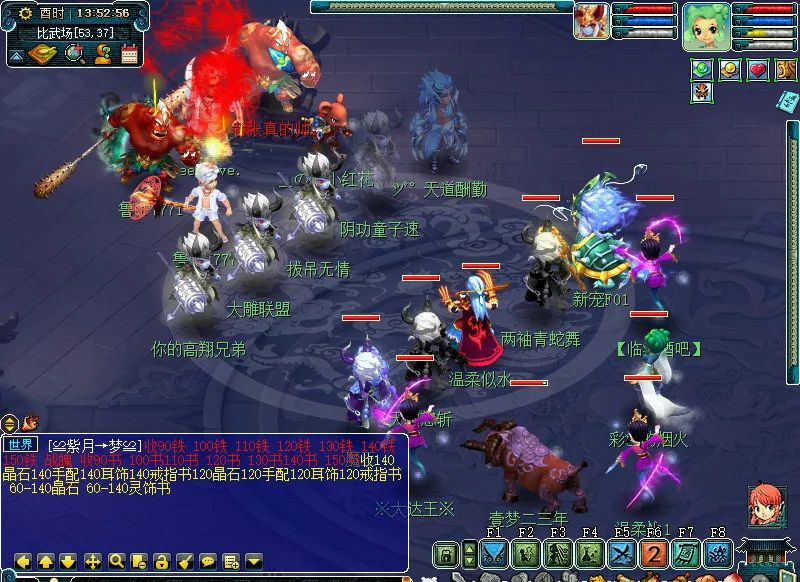Viewport: 800px width, 582px height.
Task: Activate the F6 hotbar slot showing 2
Action: (x=653, y=555)
